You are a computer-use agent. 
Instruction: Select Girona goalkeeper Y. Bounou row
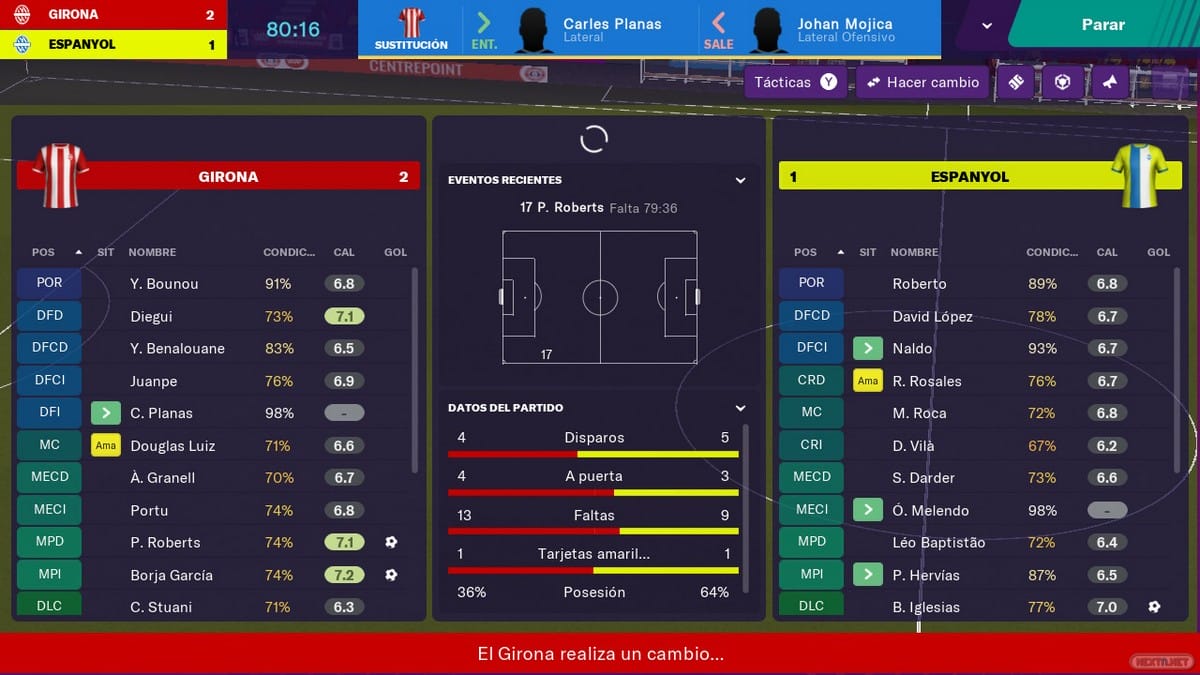pyautogui.click(x=164, y=284)
